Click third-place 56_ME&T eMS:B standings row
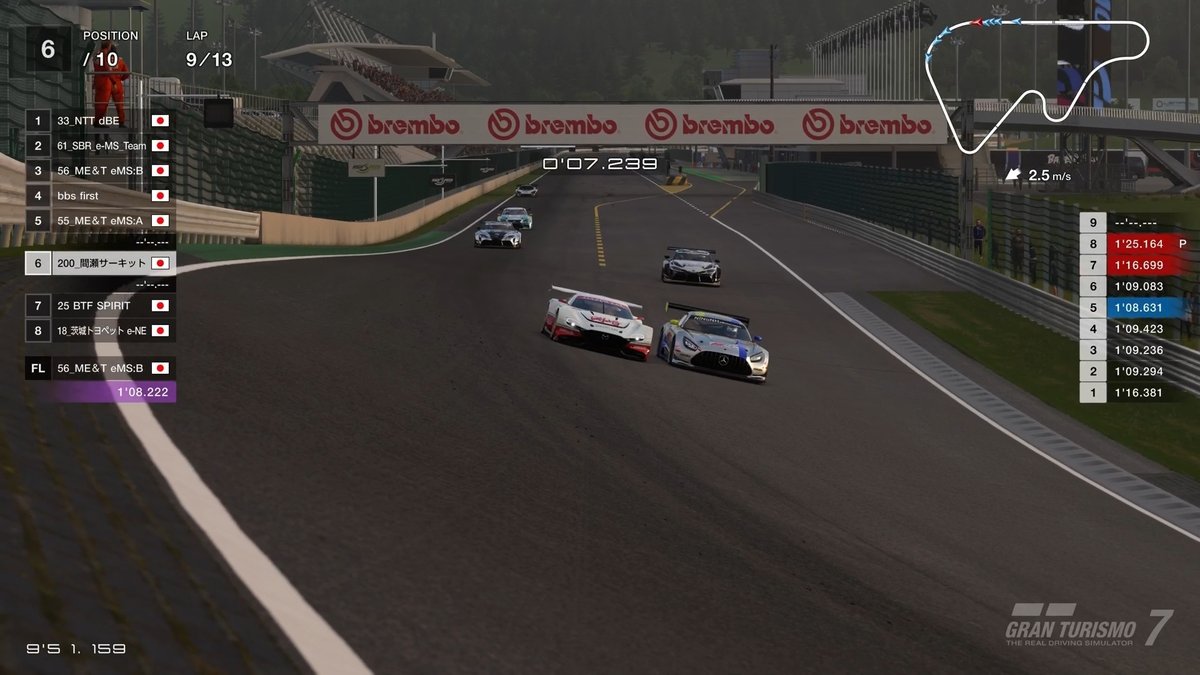 100,171
